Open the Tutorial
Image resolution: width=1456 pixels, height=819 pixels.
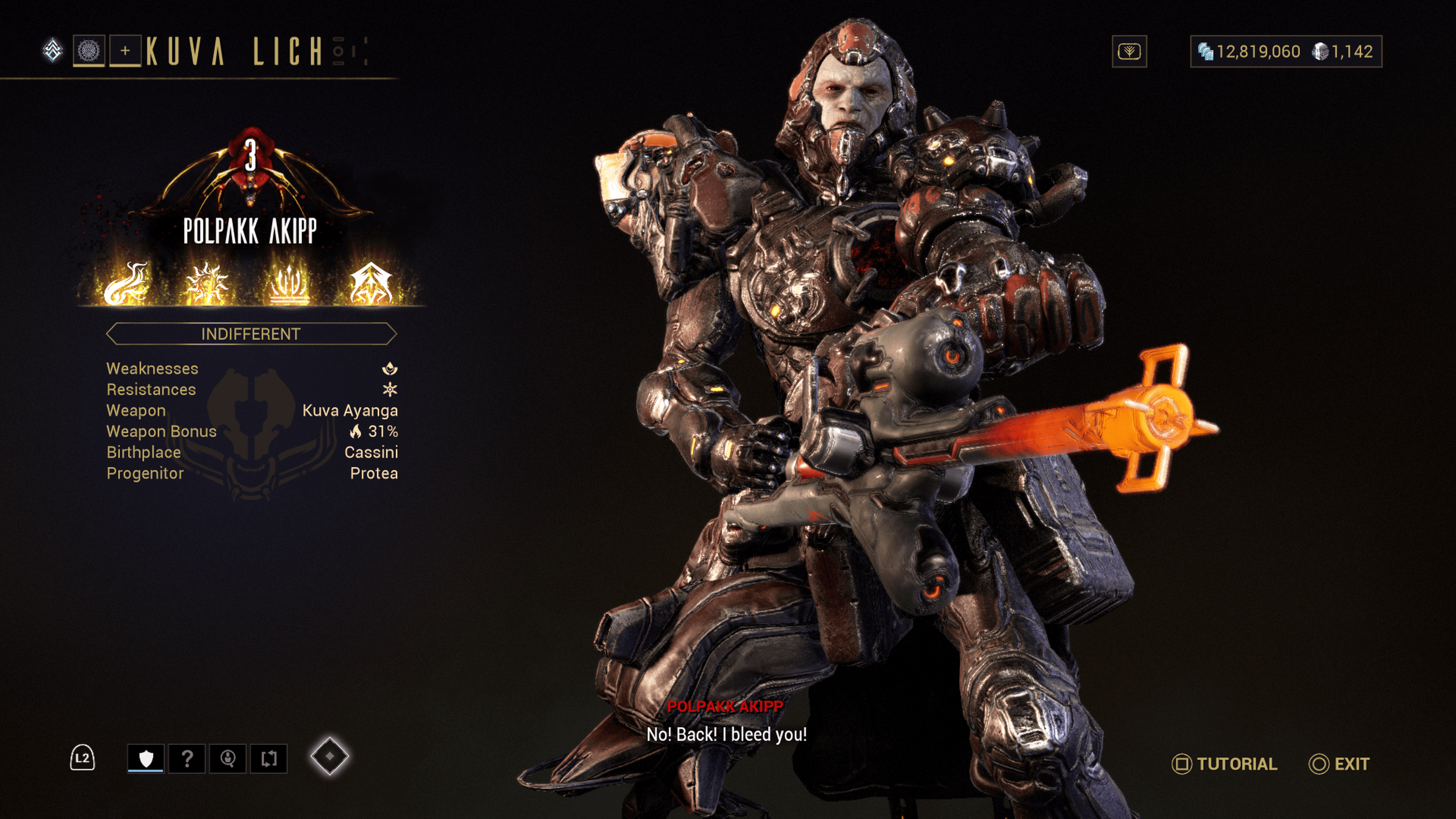coord(1224,764)
